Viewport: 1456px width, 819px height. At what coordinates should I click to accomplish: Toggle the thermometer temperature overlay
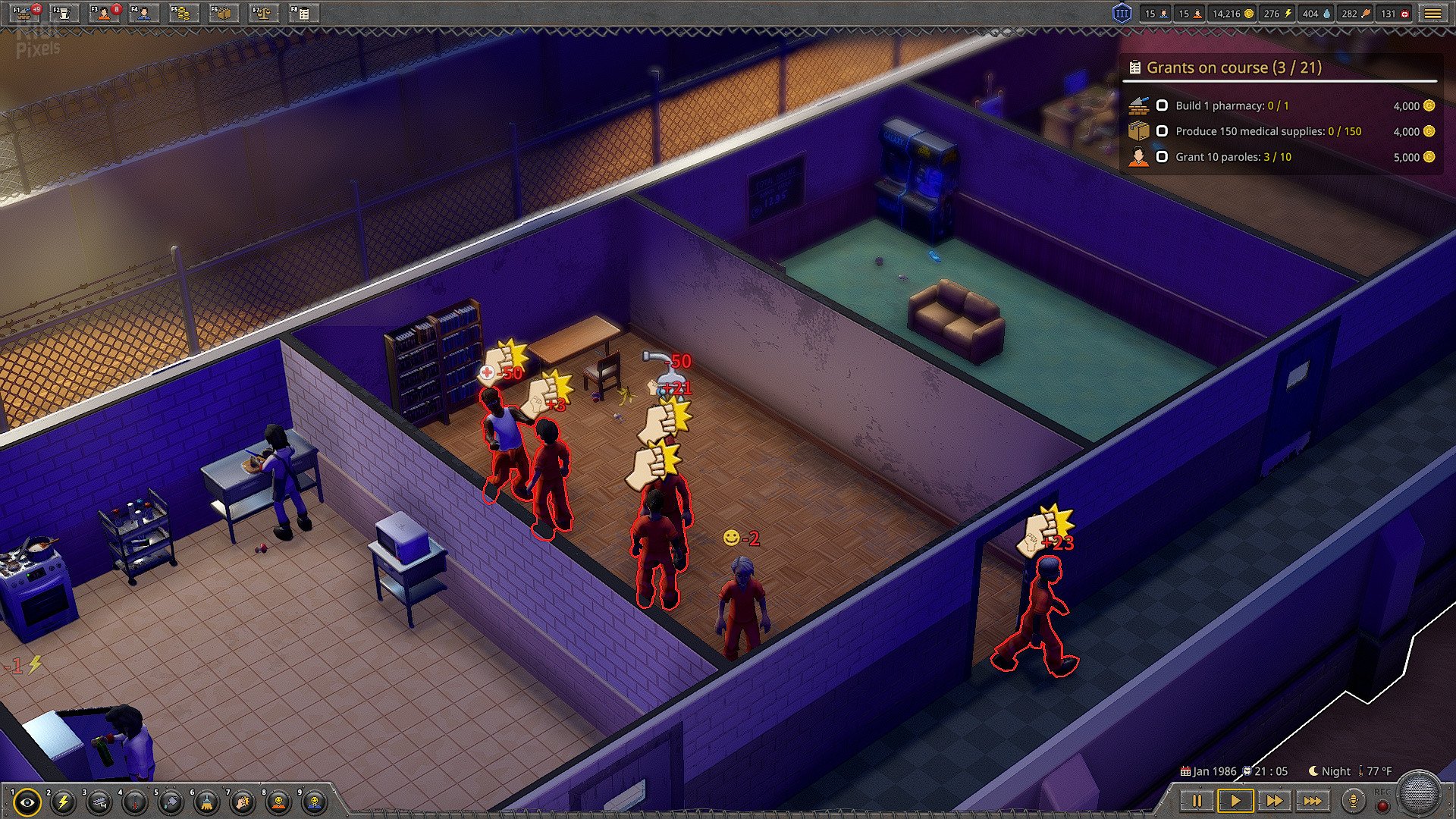(x=135, y=802)
